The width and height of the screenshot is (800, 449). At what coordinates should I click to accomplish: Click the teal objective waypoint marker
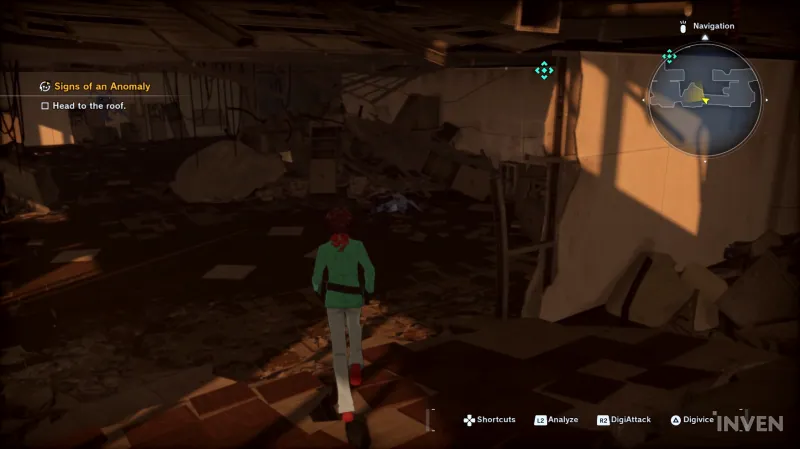543,70
